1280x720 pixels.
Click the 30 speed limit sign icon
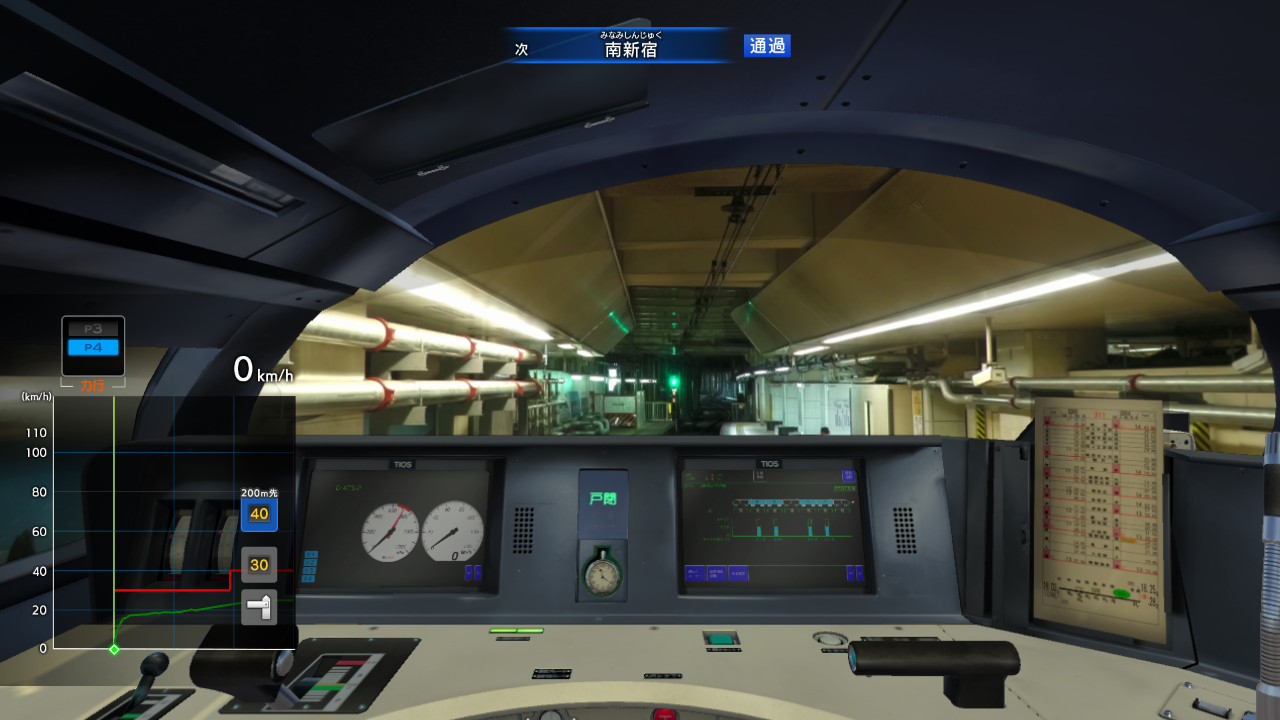[259, 565]
